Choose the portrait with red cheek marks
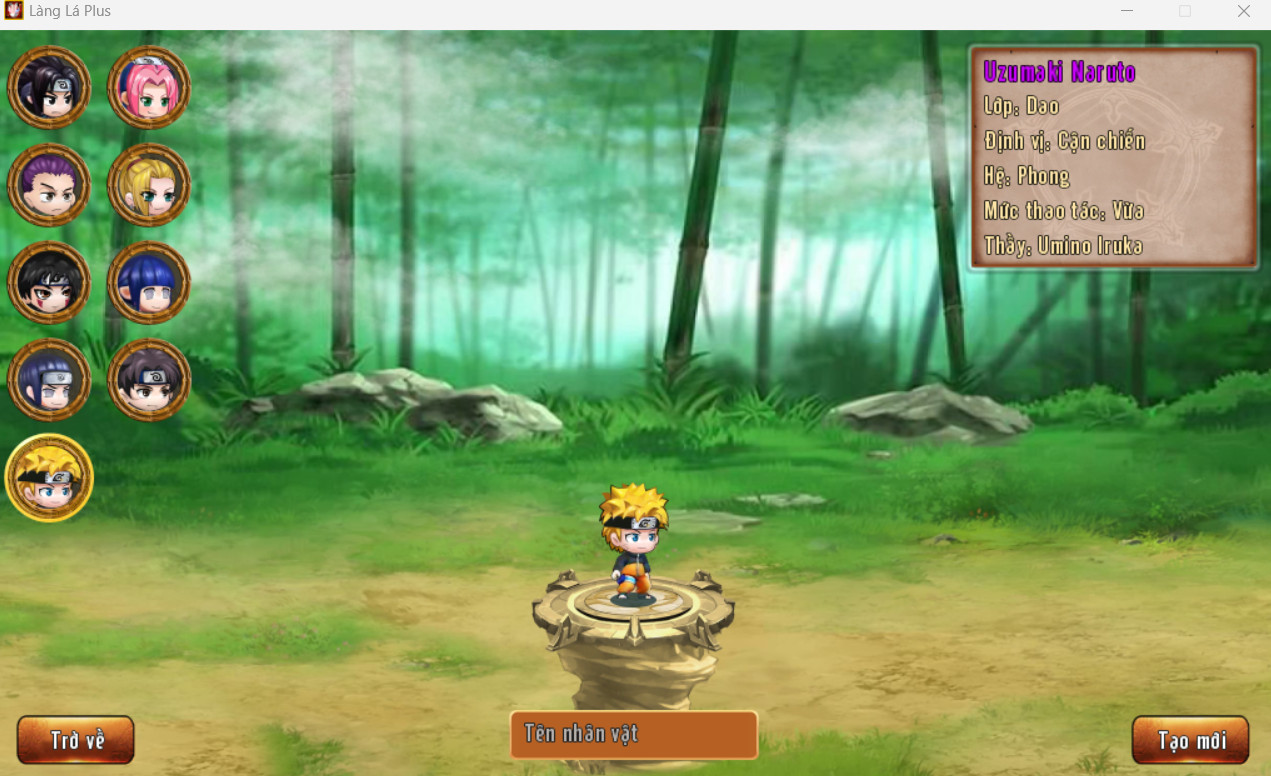The height and width of the screenshot is (776, 1271). pos(49,282)
